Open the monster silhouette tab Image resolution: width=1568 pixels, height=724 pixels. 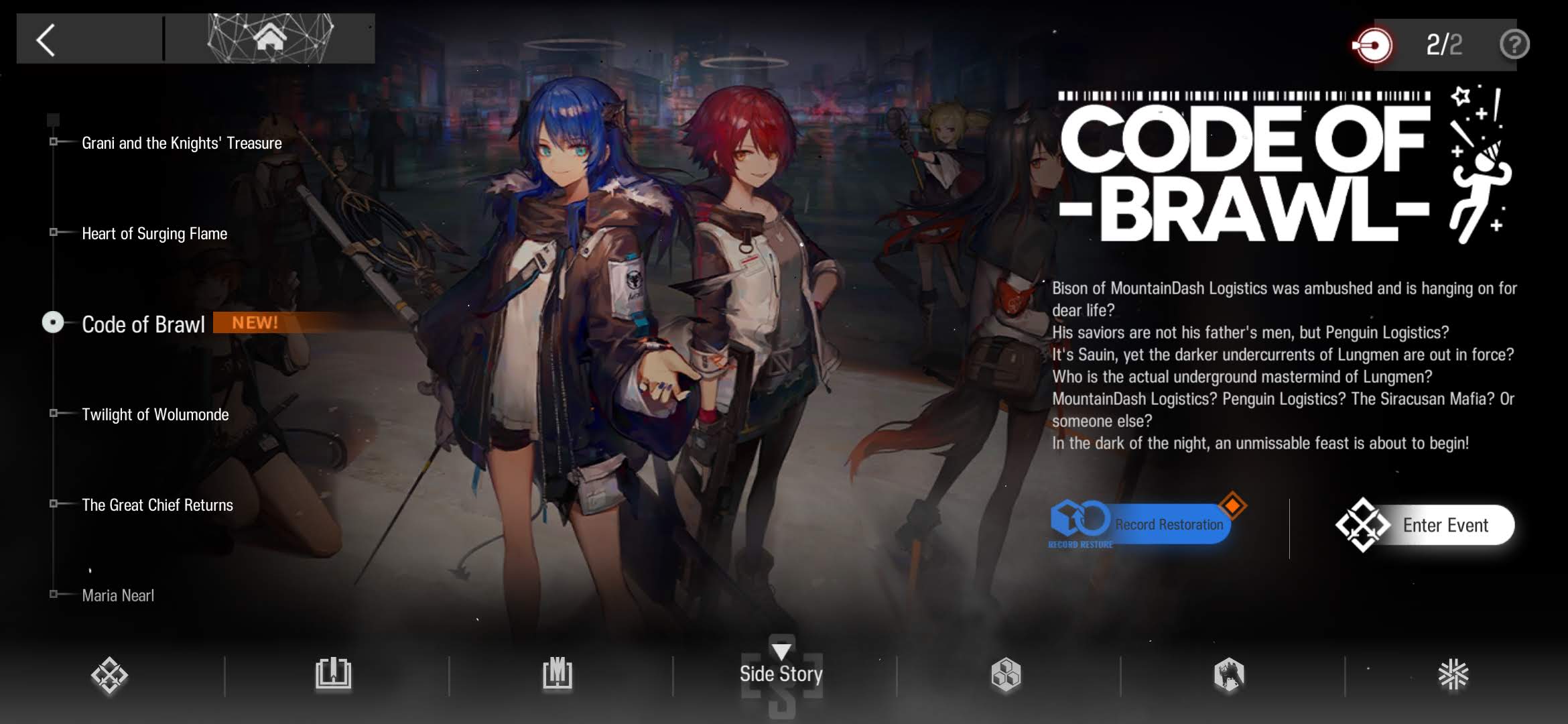pyautogui.click(x=1229, y=674)
